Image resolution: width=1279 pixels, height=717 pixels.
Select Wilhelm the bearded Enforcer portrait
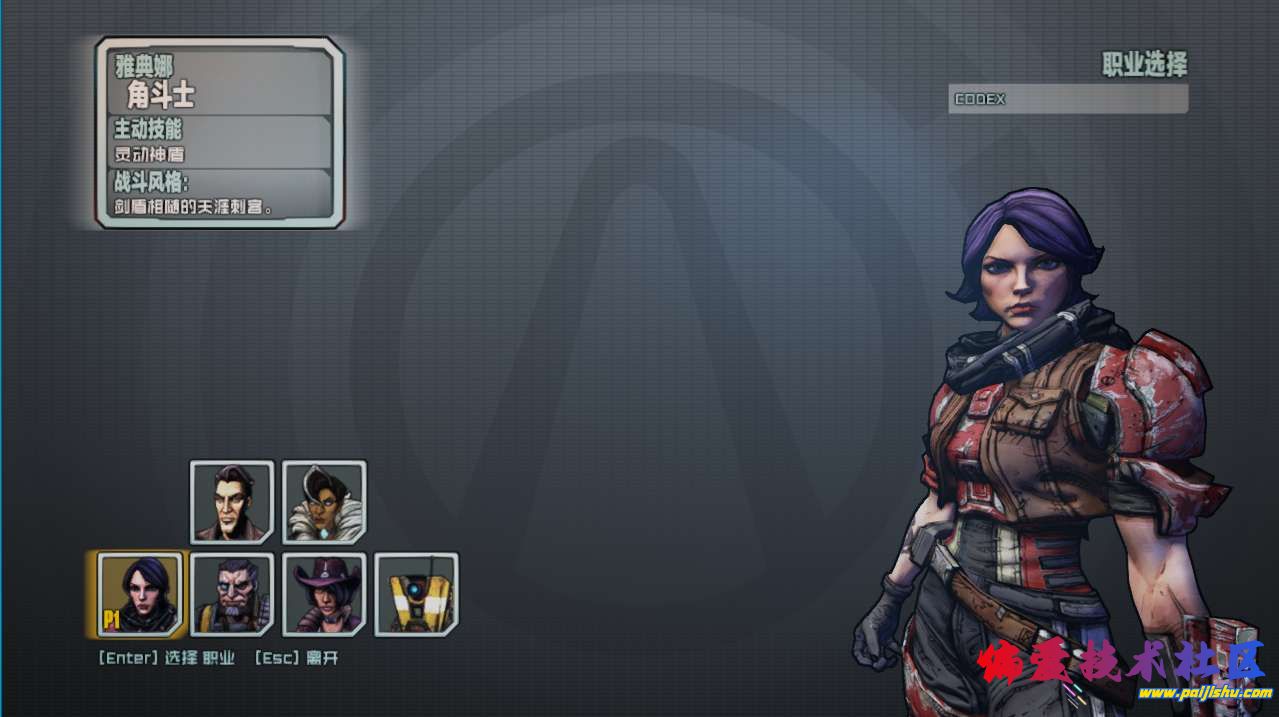click(x=232, y=594)
